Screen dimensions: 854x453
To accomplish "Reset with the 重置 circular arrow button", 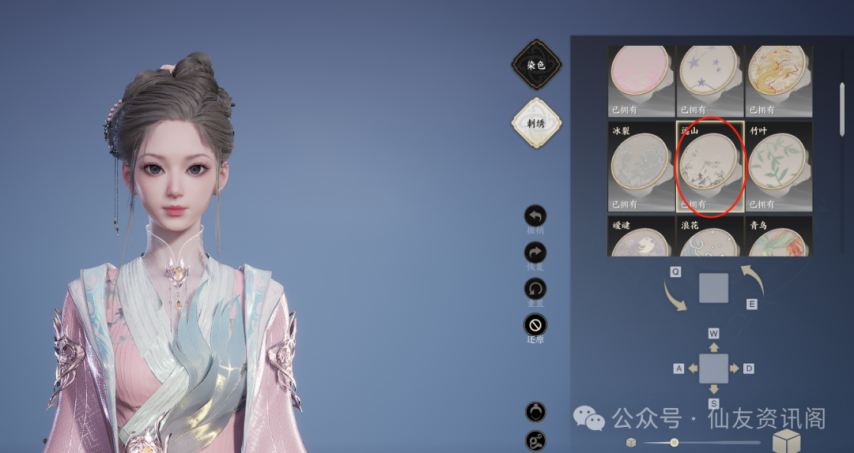I will (x=536, y=289).
